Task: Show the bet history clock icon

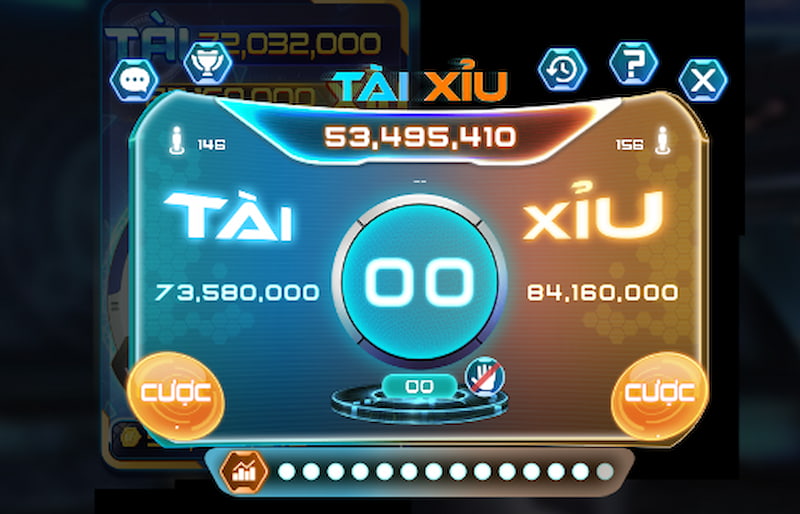Action: pos(562,68)
